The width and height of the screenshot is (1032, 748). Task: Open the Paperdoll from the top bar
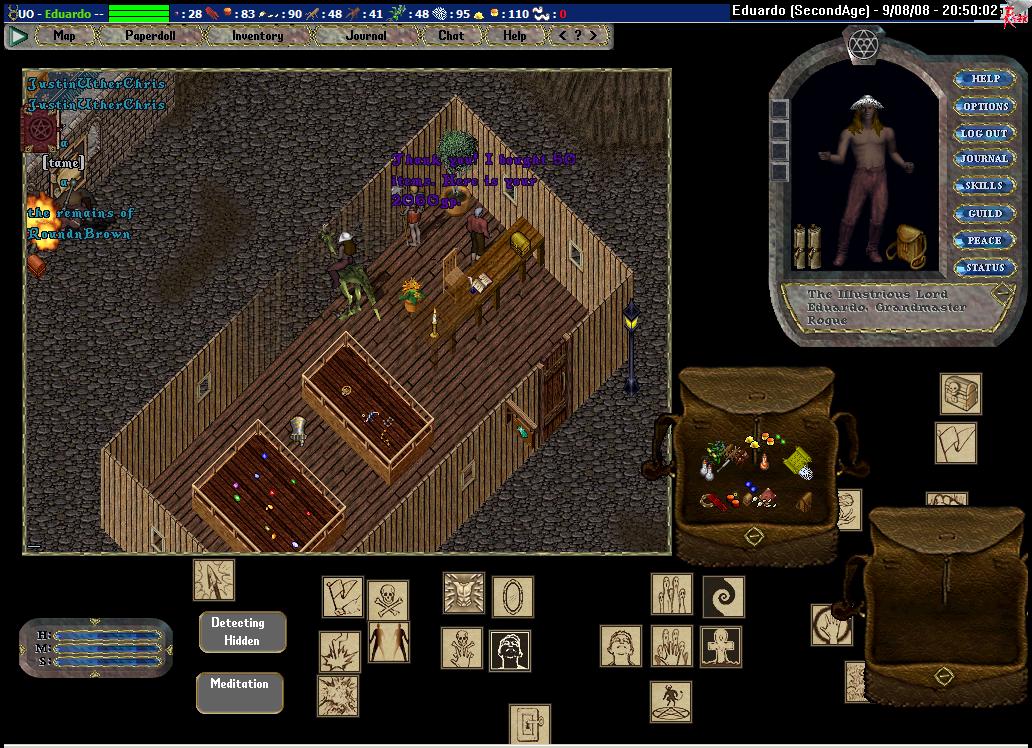(x=149, y=36)
